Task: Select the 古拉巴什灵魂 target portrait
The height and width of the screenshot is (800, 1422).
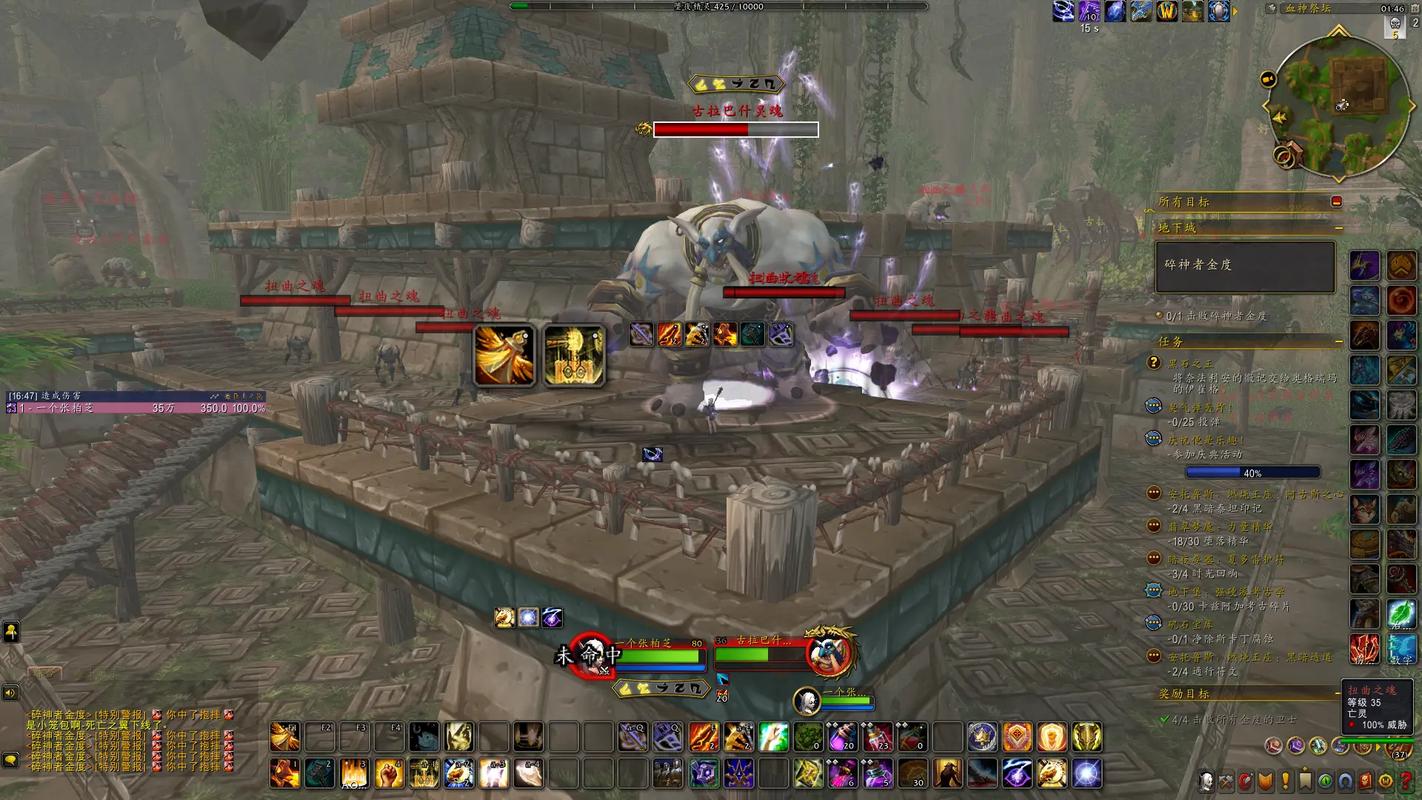Action: pos(831,654)
